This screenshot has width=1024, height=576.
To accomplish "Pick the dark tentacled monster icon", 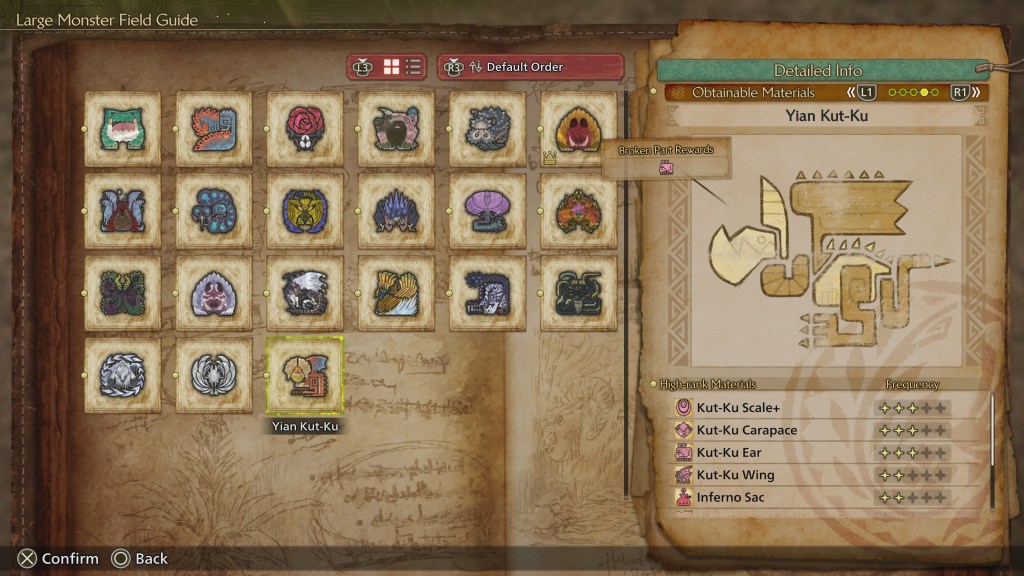I will click(x=123, y=293).
